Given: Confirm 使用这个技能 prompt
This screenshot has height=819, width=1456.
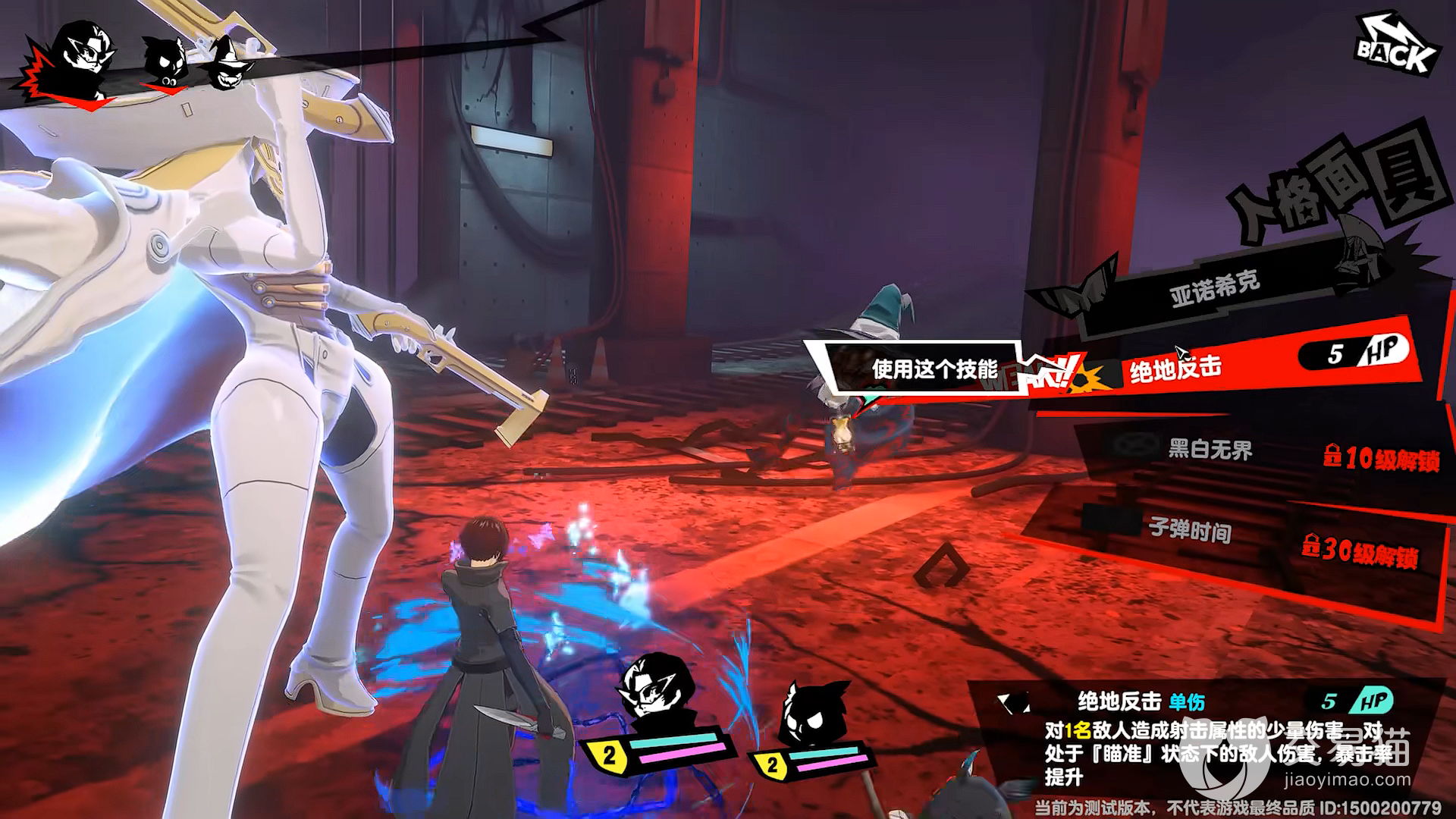Looking at the screenshot, I should pyautogui.click(x=934, y=369).
